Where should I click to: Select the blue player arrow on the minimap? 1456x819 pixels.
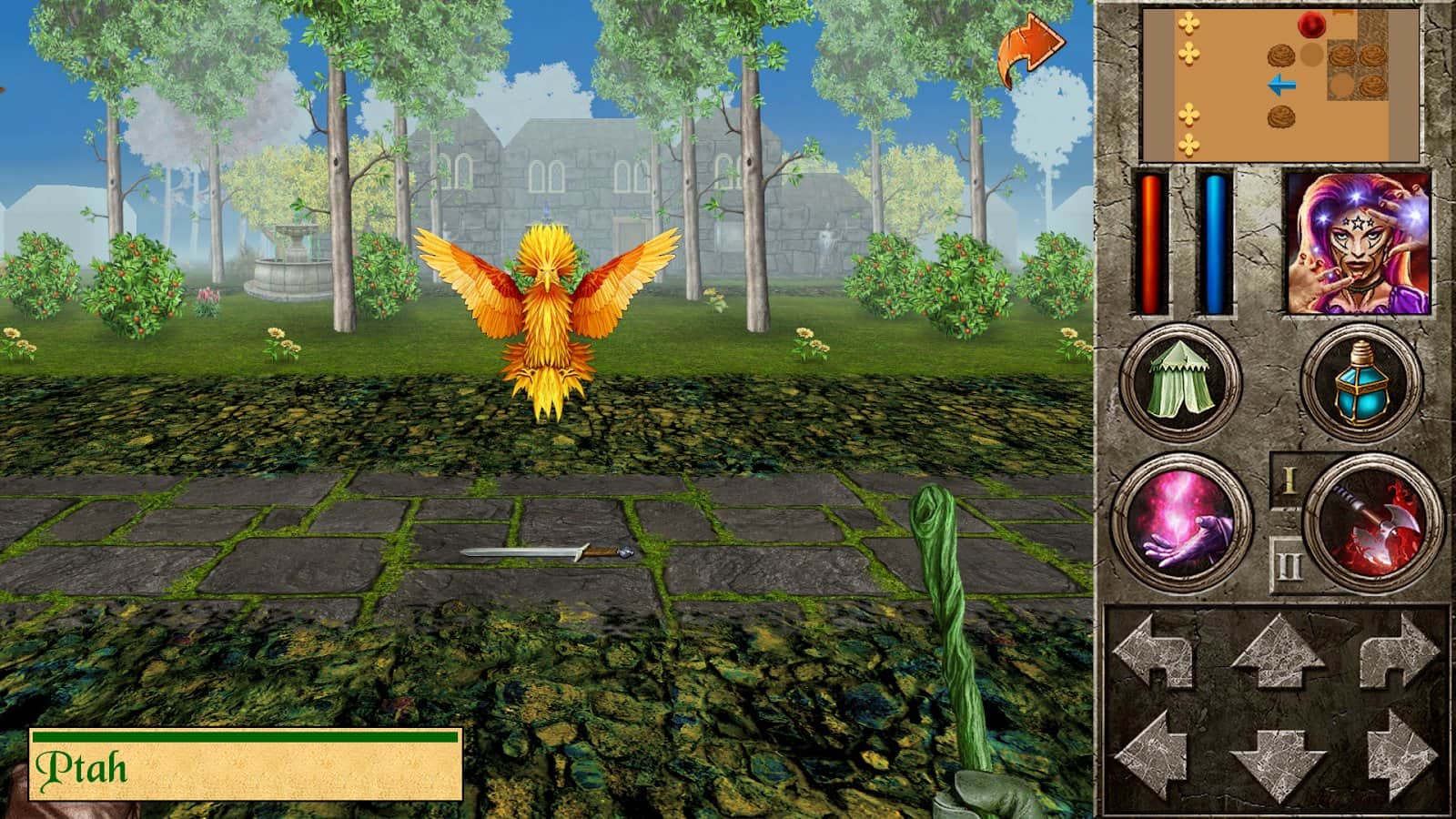click(x=1281, y=85)
